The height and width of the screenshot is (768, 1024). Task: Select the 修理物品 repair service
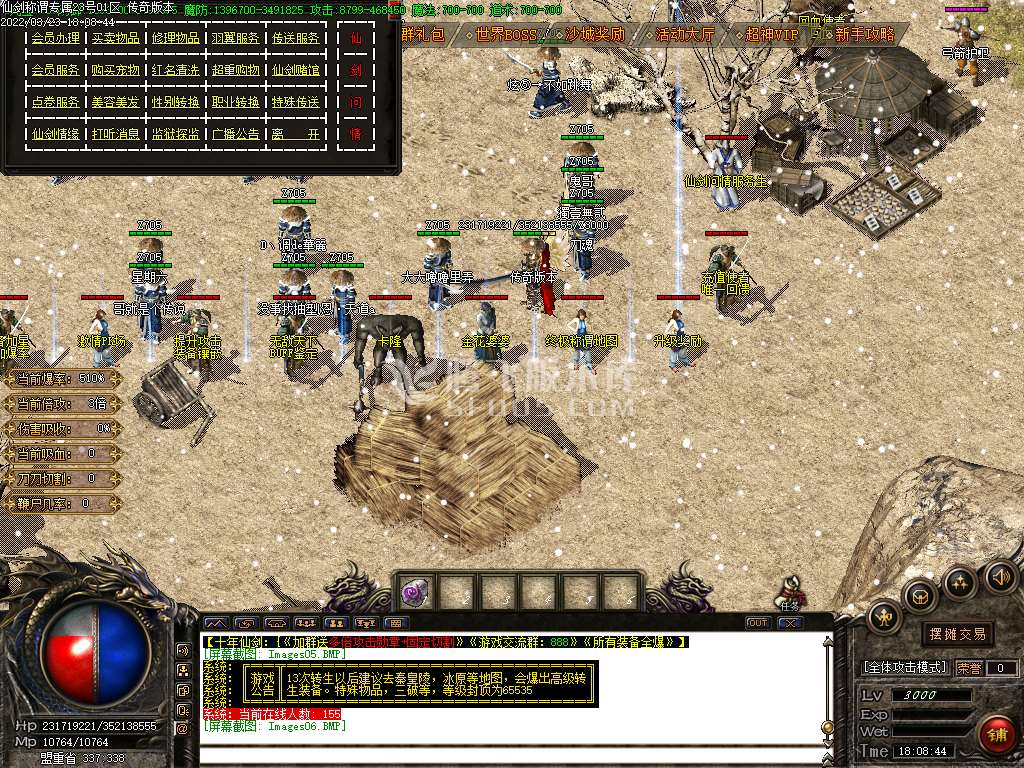point(175,39)
